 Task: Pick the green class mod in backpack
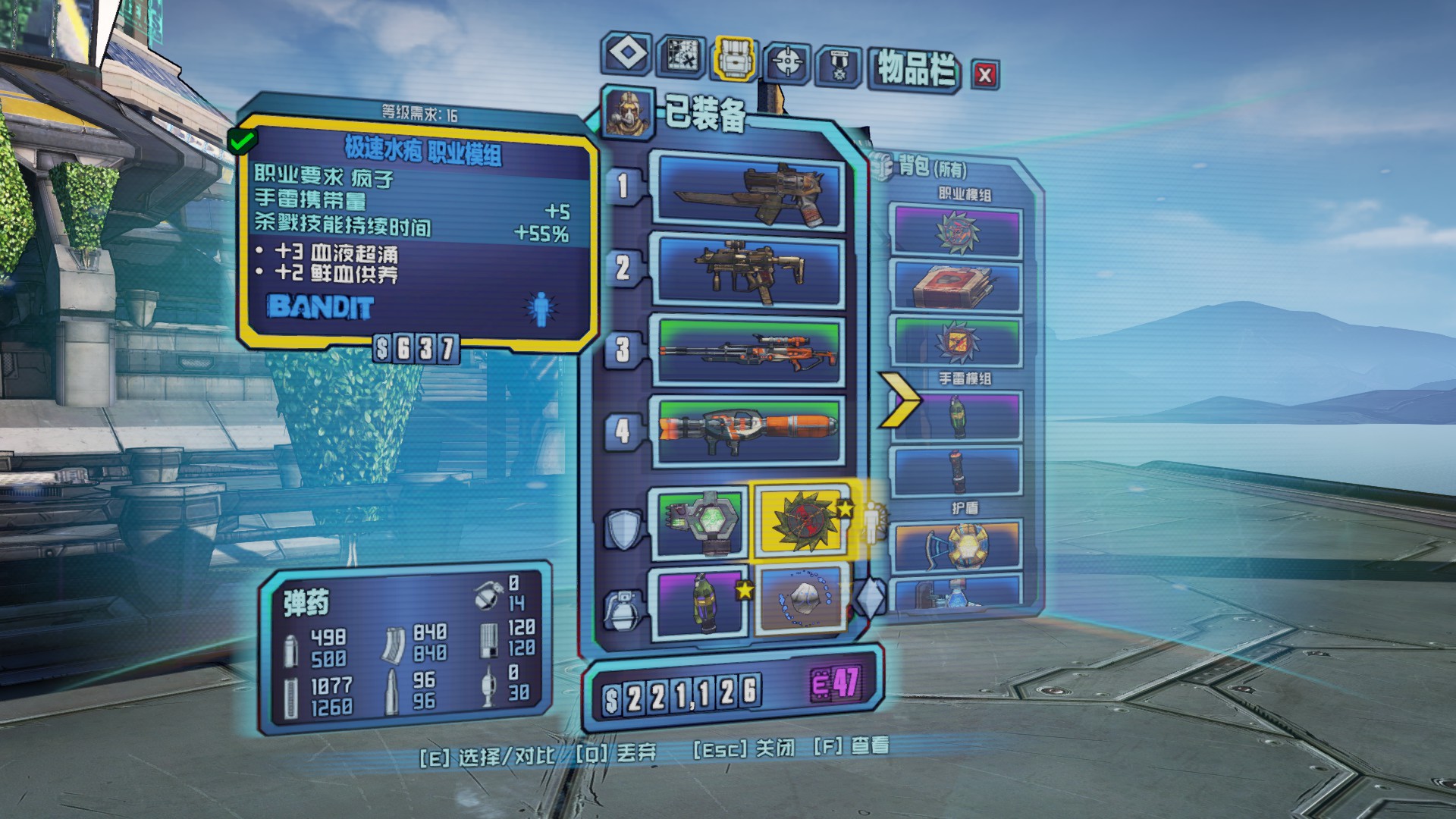(x=955, y=340)
